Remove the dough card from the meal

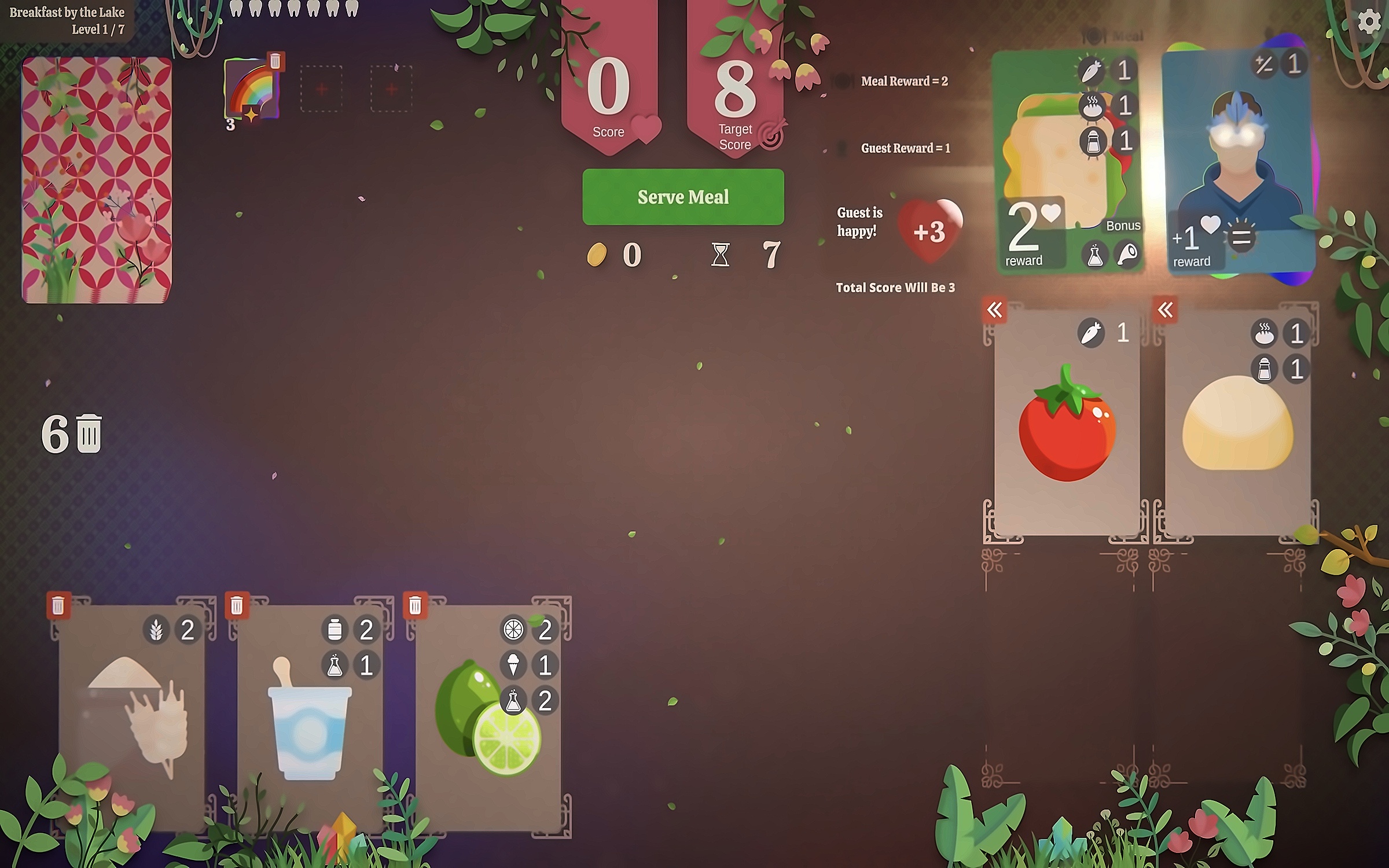click(1165, 310)
